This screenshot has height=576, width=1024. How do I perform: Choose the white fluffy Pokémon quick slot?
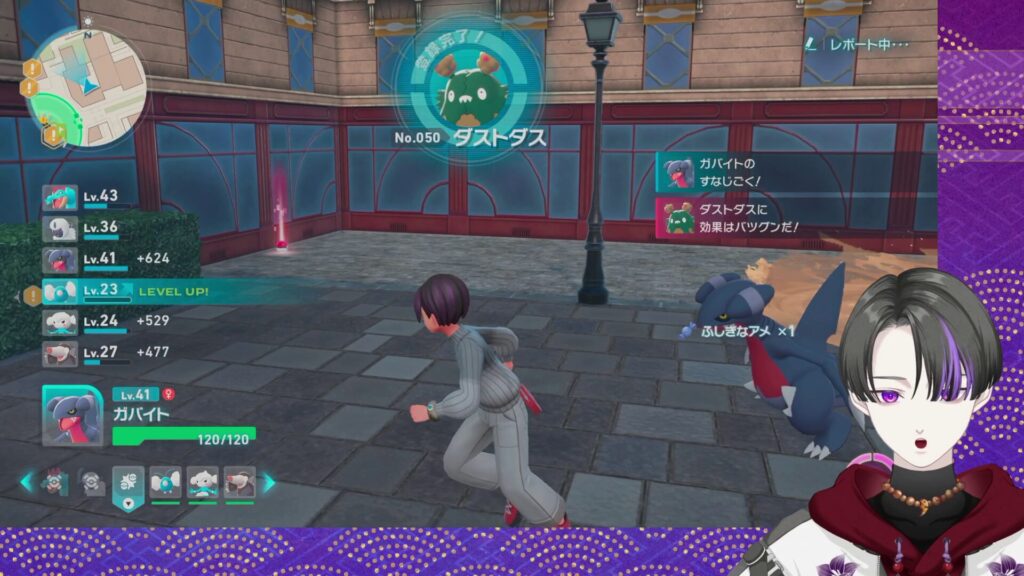[x=203, y=482]
